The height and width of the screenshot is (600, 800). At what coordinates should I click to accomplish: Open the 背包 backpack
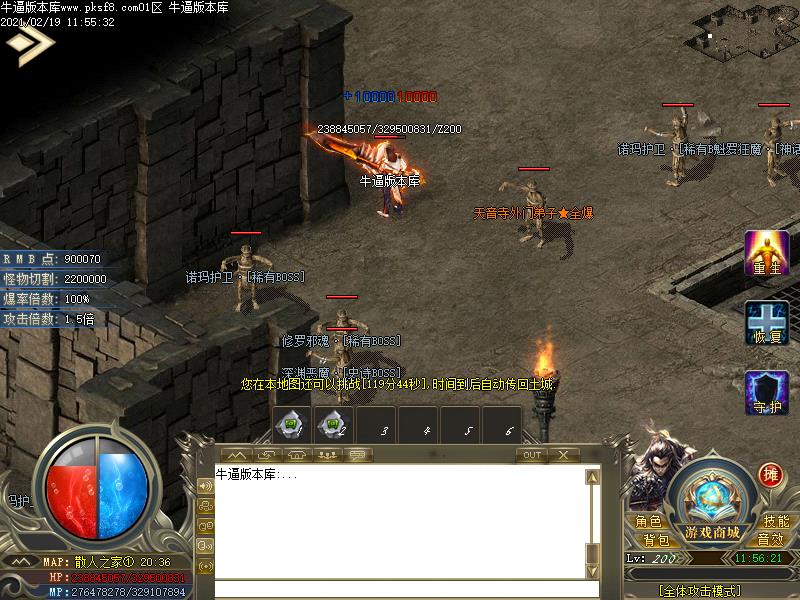click(x=656, y=540)
